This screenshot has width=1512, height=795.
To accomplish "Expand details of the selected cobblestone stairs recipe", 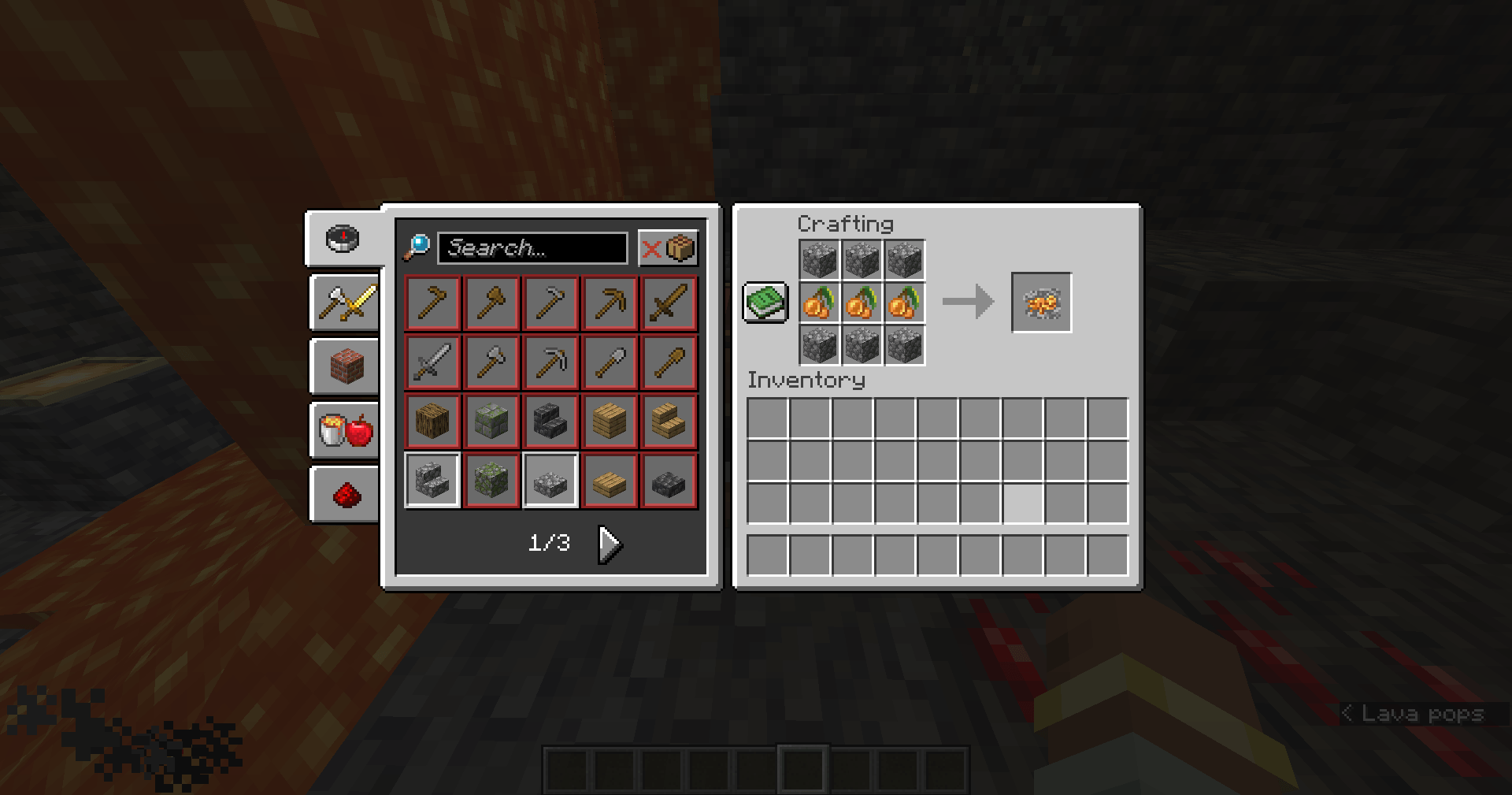I will [432, 481].
